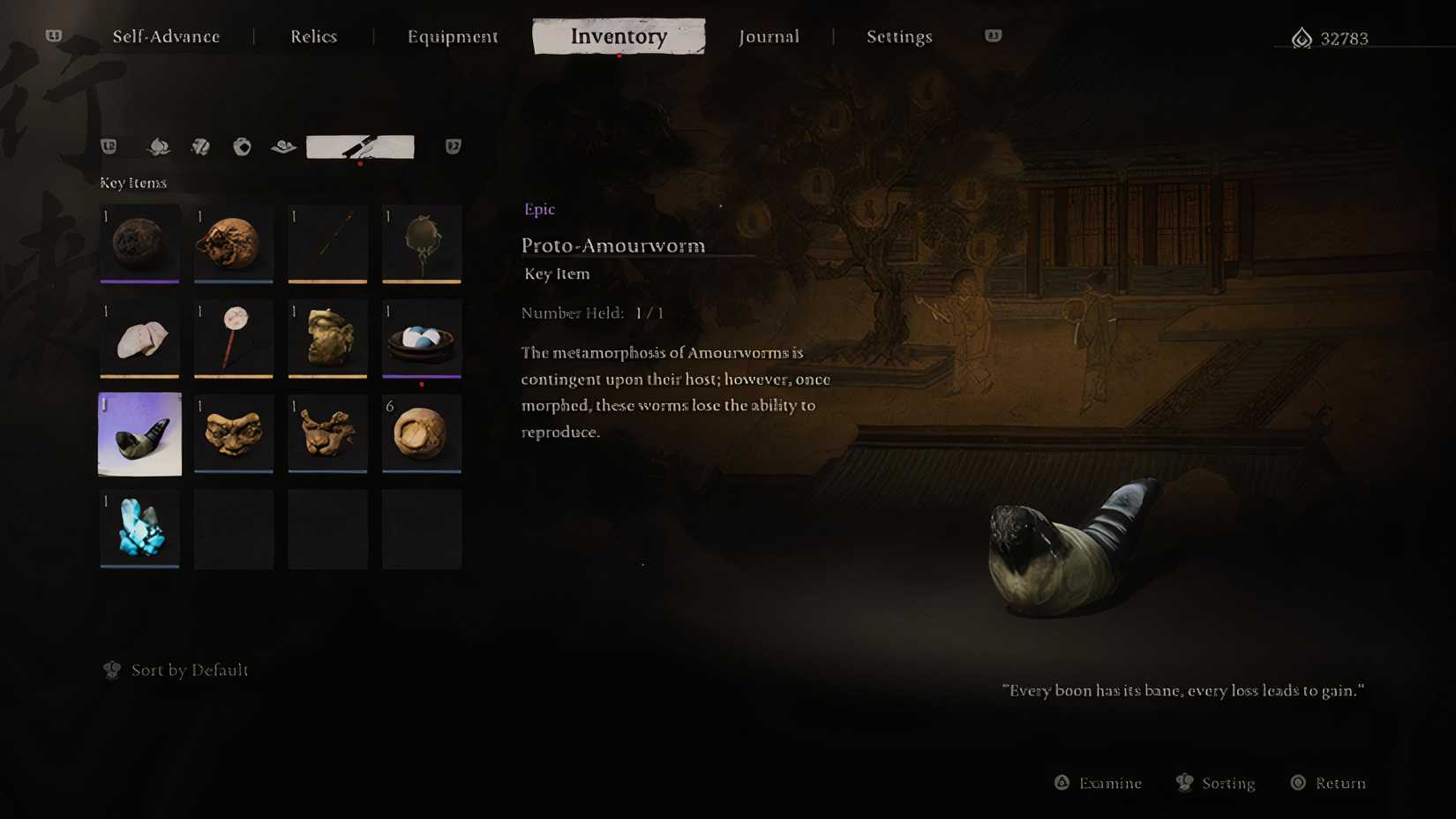The width and height of the screenshot is (1456, 819).
Task: Select the gourd vessel category icon
Action: tap(243, 147)
